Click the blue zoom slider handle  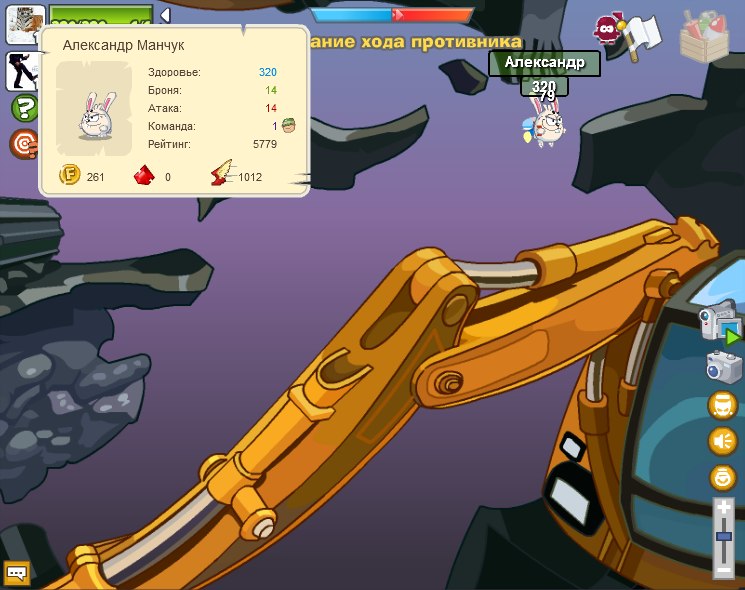(x=724, y=538)
